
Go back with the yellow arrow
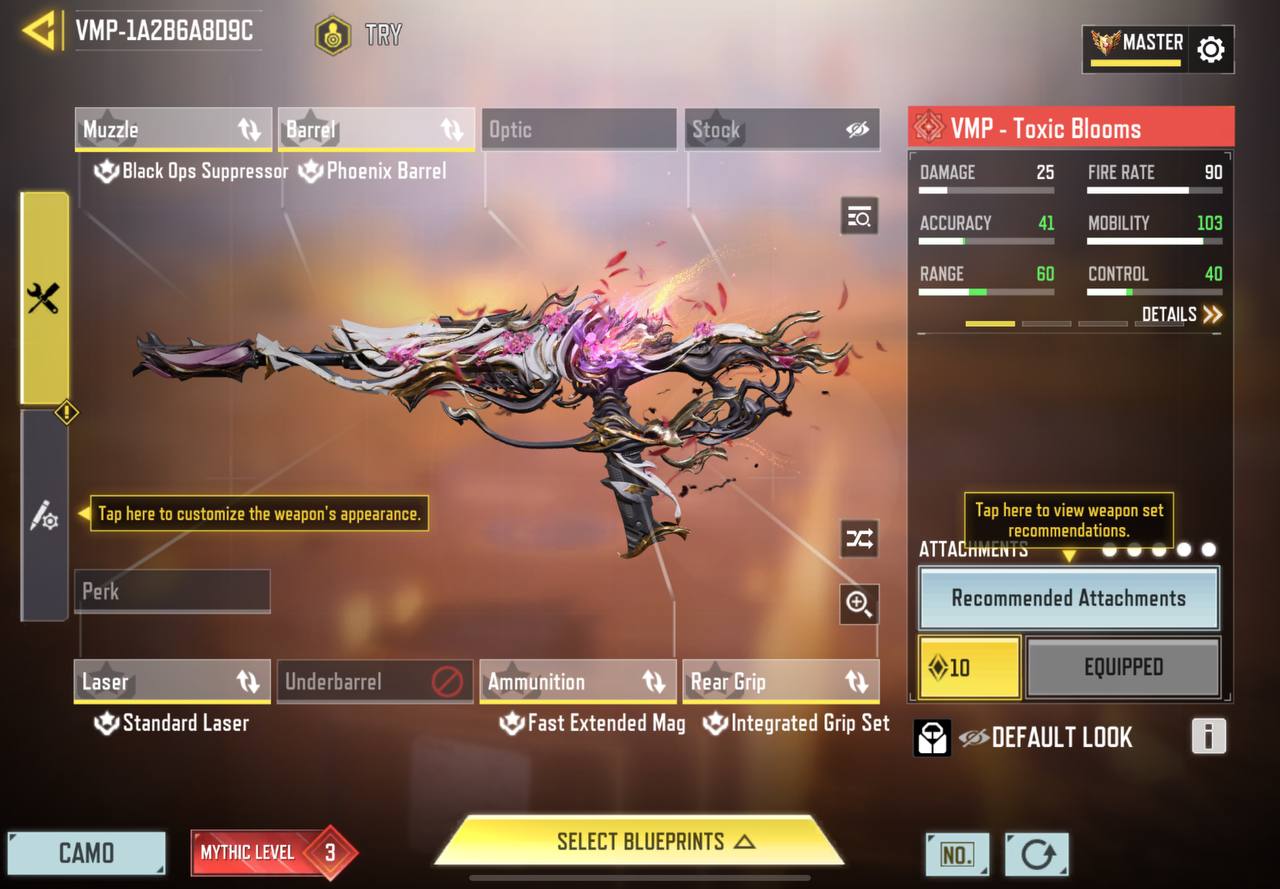(x=39, y=31)
